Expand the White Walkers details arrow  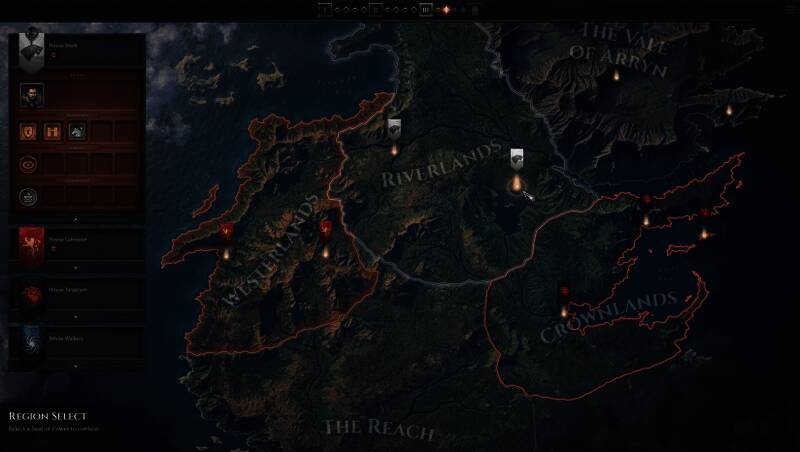(x=76, y=367)
